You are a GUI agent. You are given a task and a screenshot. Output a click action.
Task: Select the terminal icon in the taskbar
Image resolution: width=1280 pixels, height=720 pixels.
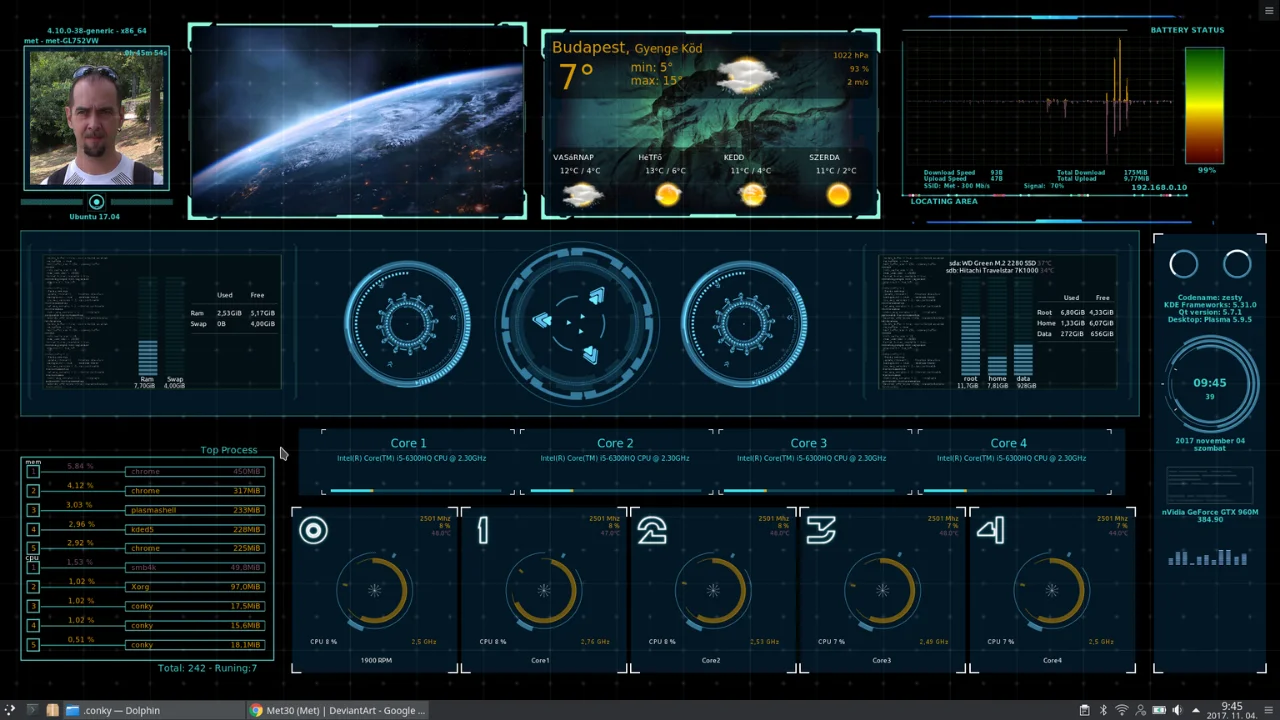pos(31,710)
